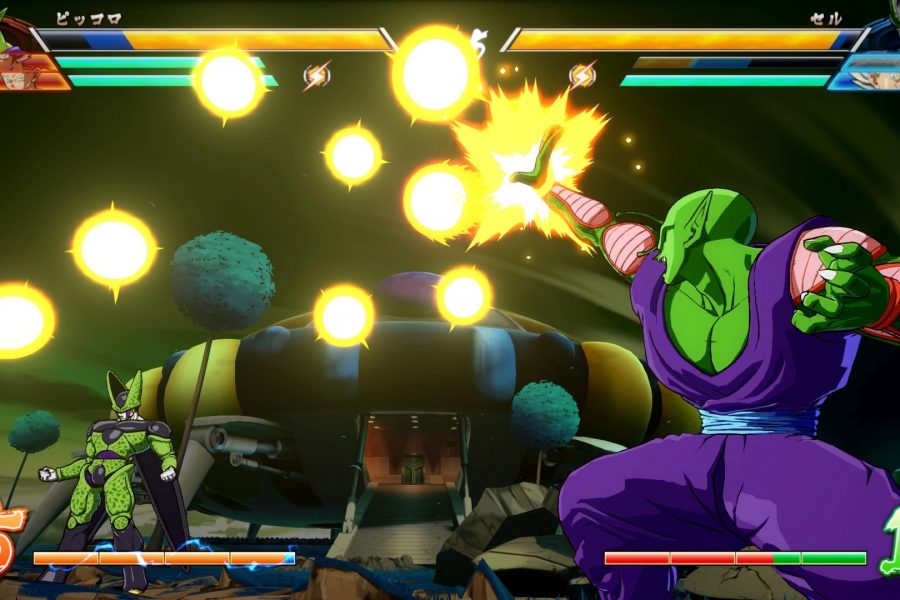The image size is (900, 600).
Task: Click the Sparking Blast icon on Piccolo's side
Action: point(316,75)
